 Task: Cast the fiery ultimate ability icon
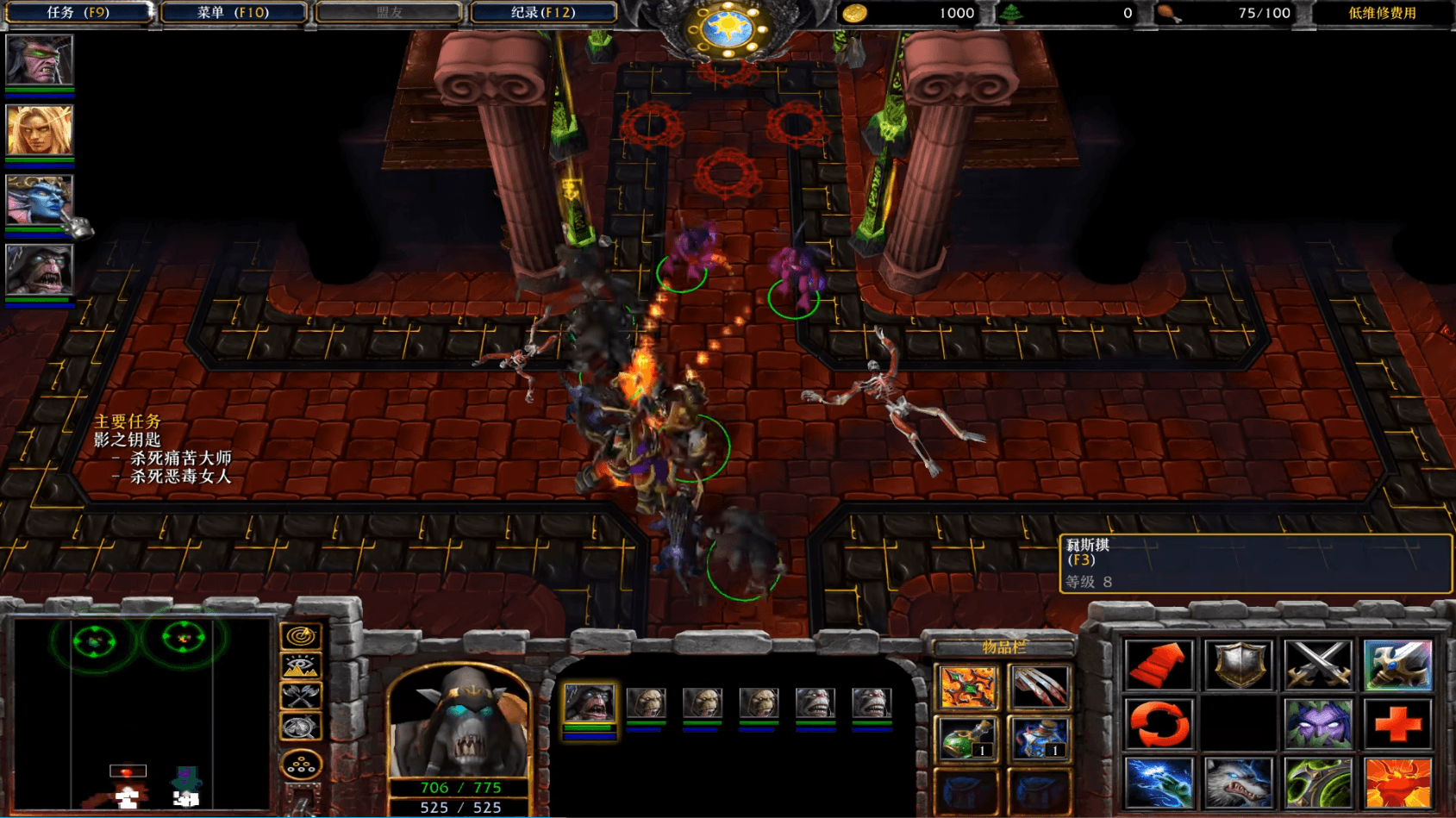1397,780
